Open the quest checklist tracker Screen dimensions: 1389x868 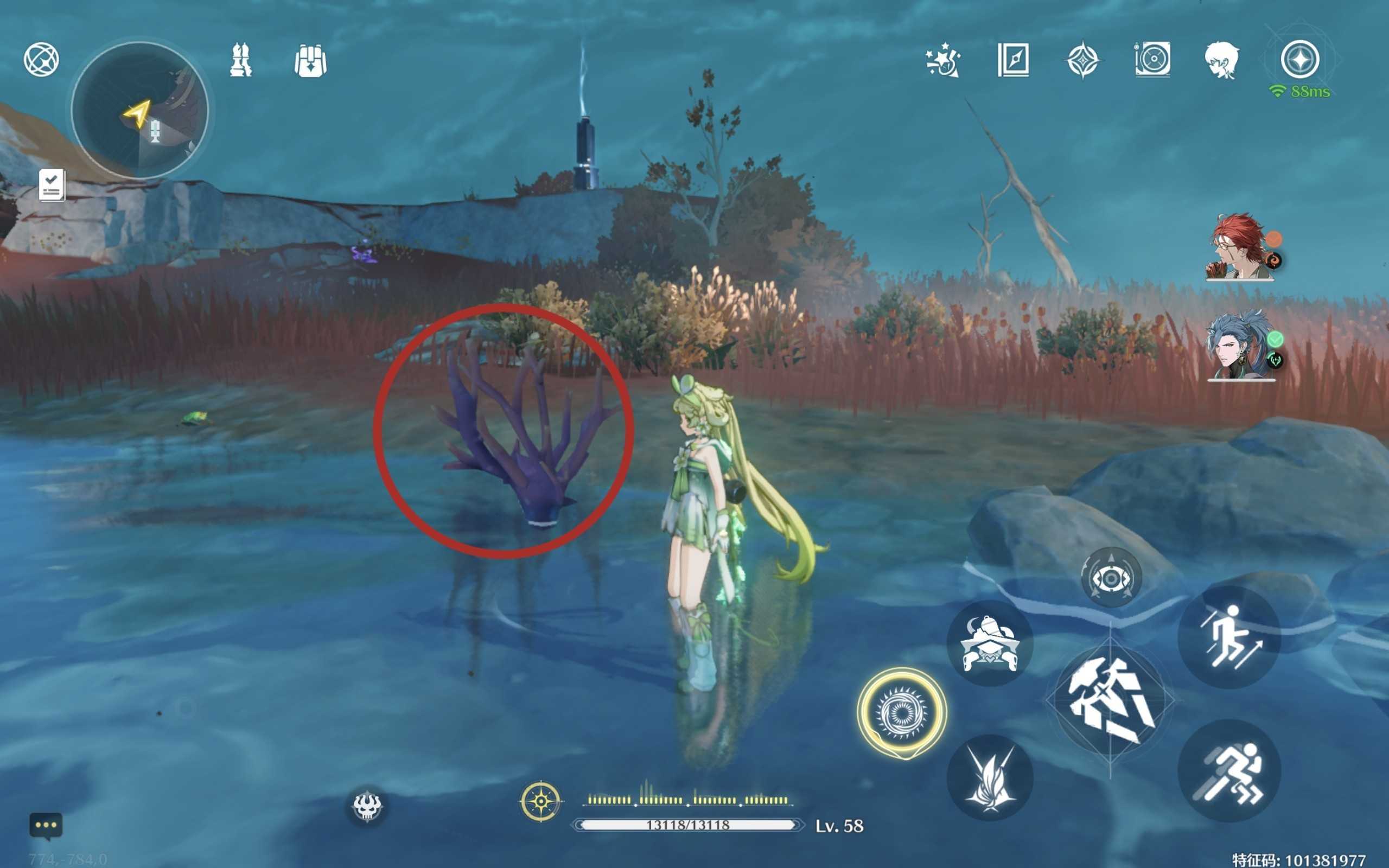52,185
